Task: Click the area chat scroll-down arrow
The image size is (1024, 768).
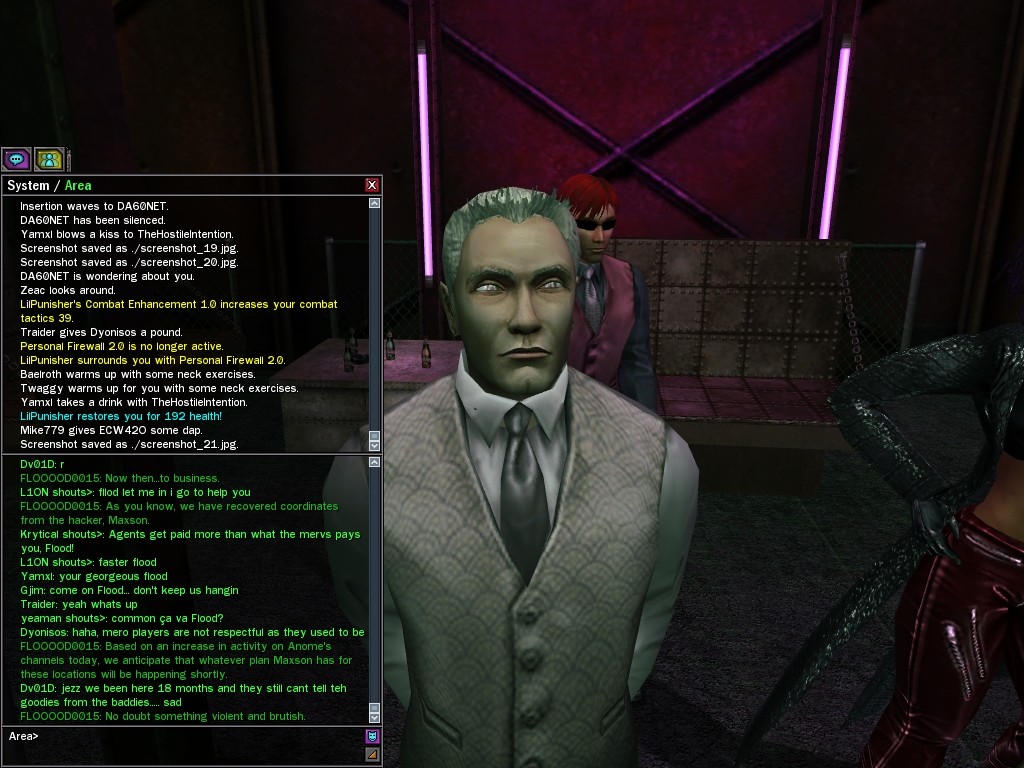Action: tap(374, 717)
